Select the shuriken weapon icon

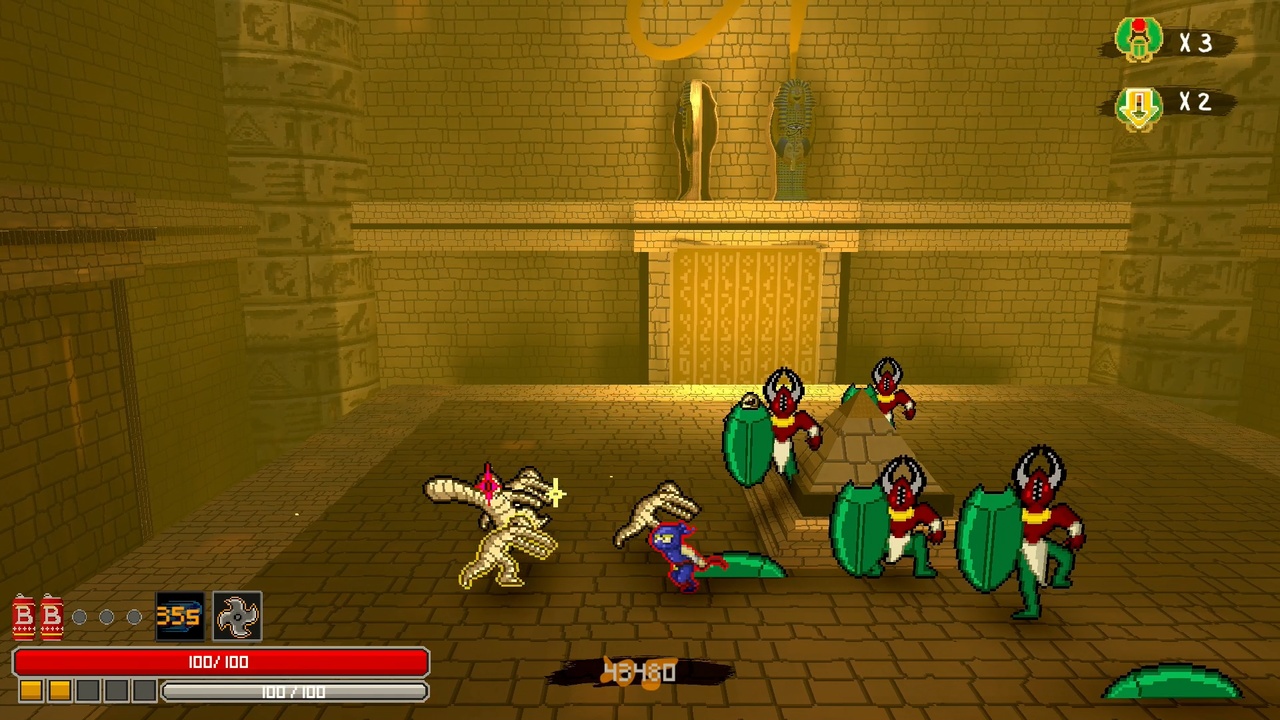click(236, 617)
